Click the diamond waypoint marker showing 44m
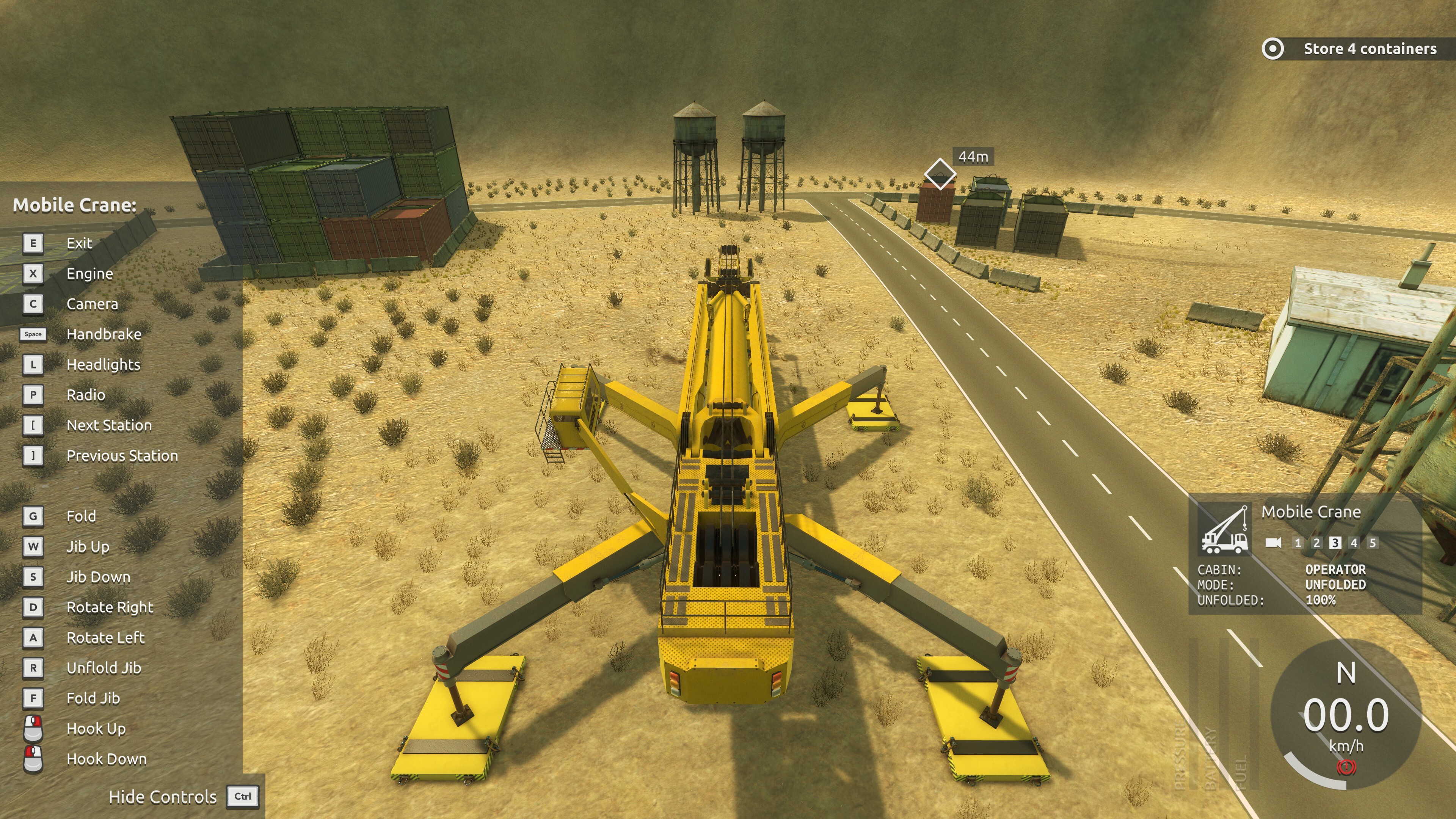Viewport: 1456px width, 819px height. [940, 174]
